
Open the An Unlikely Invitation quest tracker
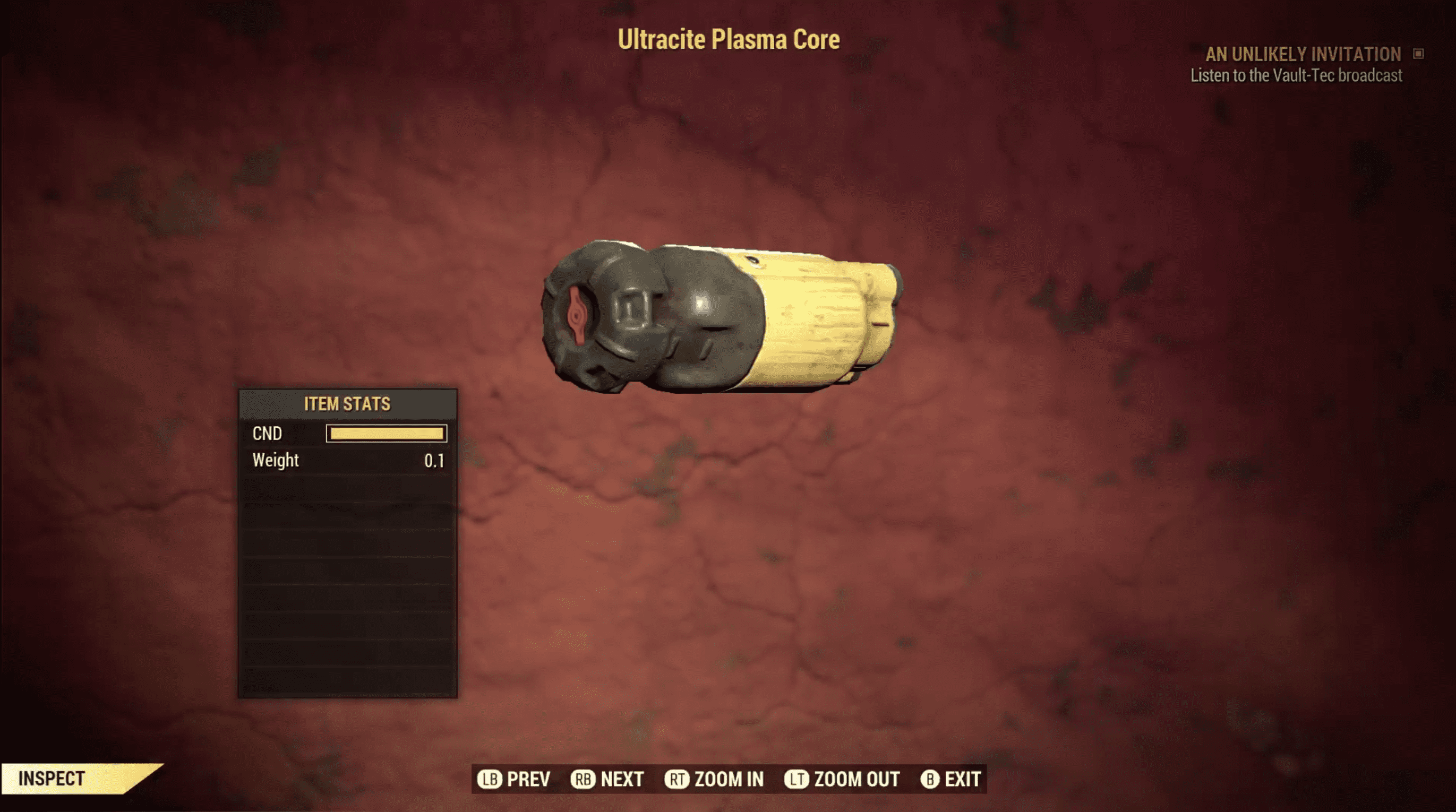coord(1303,54)
